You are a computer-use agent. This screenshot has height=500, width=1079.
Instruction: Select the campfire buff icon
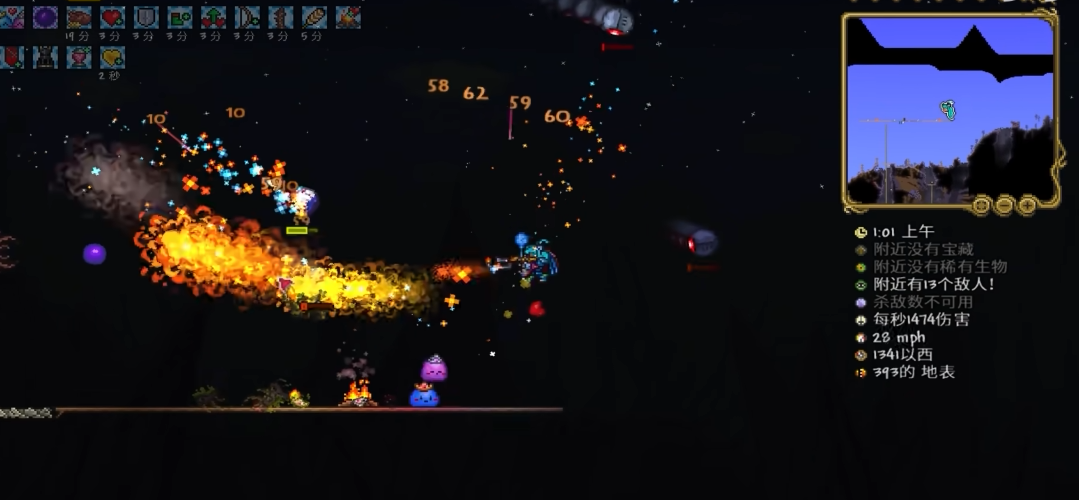tap(348, 17)
